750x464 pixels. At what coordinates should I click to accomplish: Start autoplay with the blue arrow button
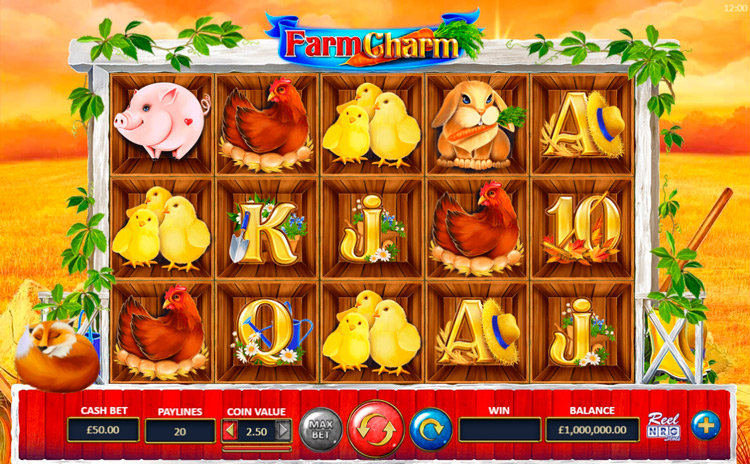pyautogui.click(x=429, y=429)
